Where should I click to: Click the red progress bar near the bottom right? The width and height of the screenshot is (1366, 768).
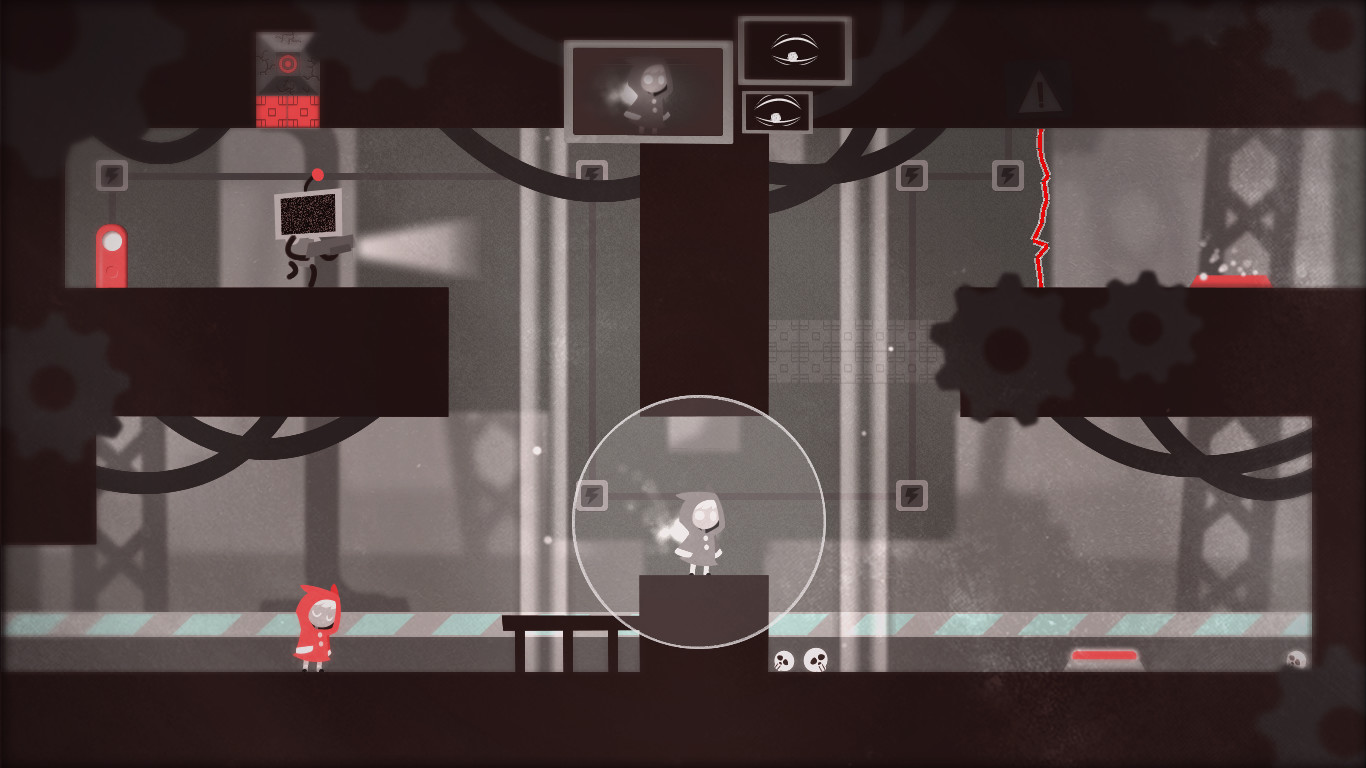pyautogui.click(x=1104, y=655)
